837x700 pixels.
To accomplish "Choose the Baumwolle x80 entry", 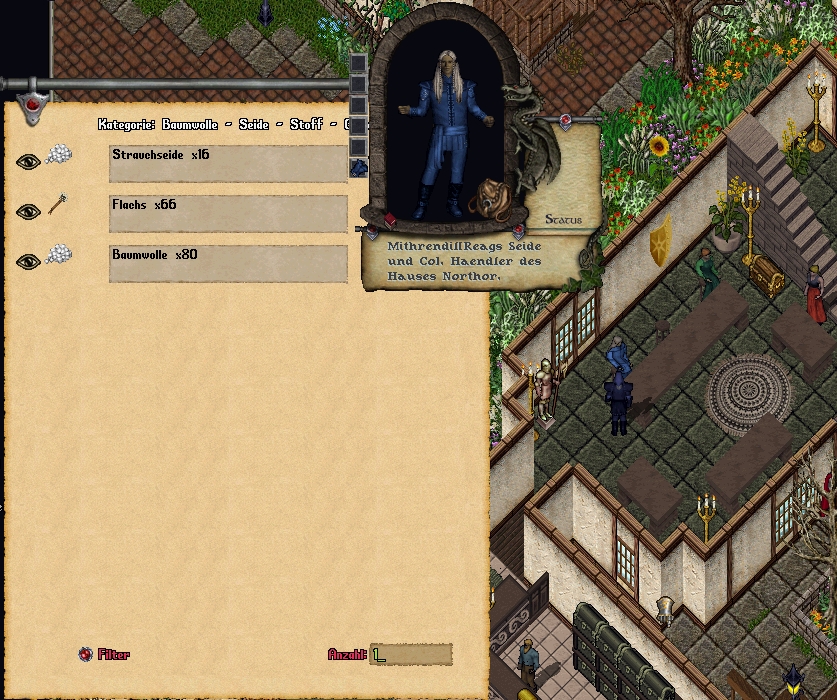I will point(228,263).
